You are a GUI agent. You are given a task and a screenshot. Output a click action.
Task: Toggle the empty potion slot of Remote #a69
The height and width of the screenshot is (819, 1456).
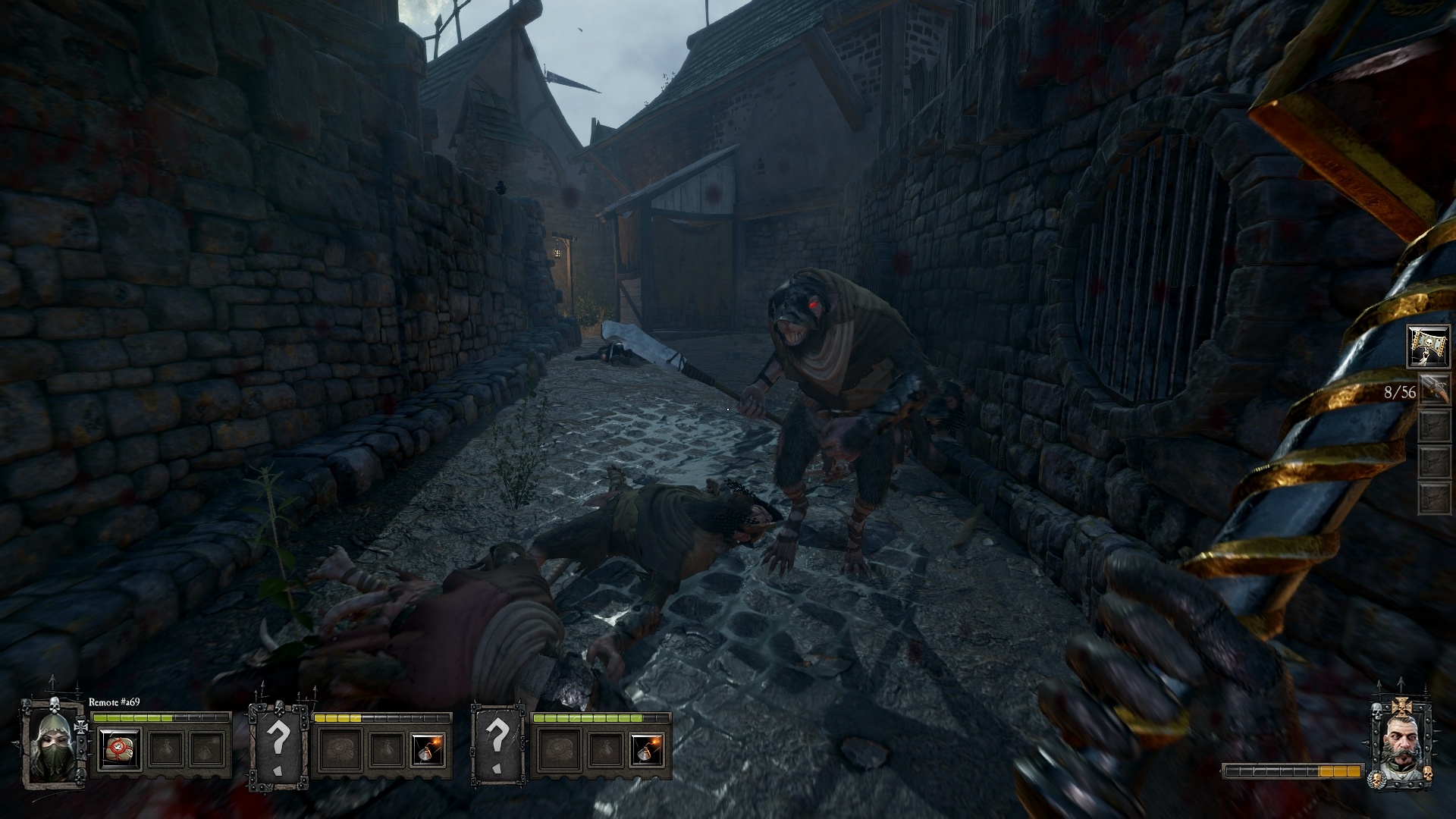(x=165, y=751)
